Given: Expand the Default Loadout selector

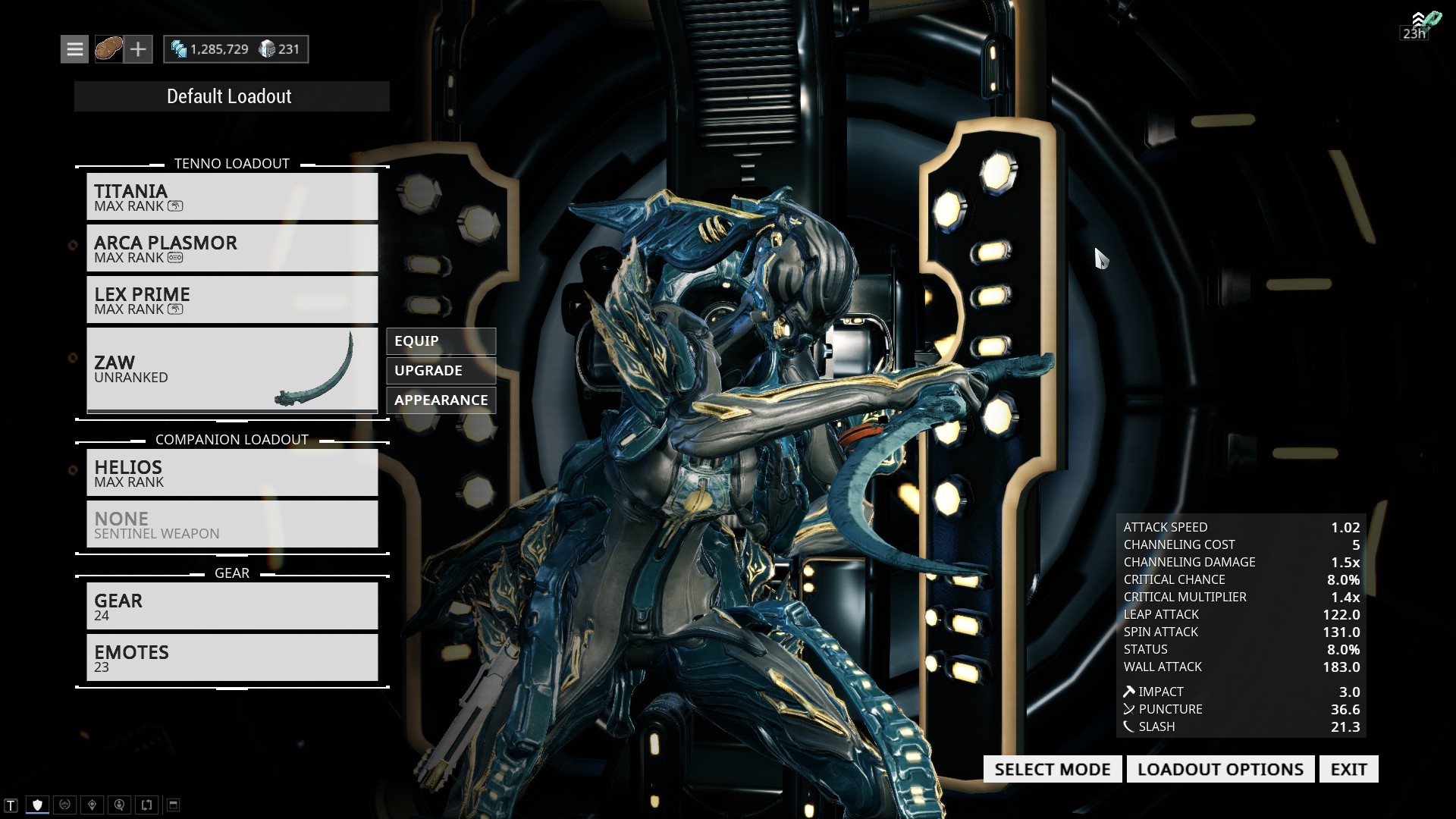Looking at the screenshot, I should (230, 96).
